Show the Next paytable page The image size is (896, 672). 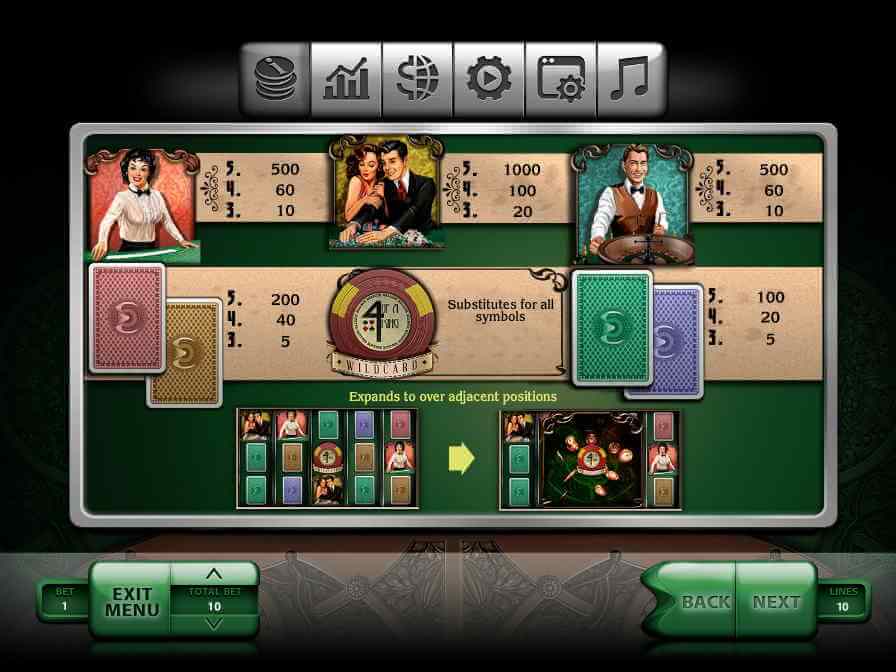tap(776, 601)
